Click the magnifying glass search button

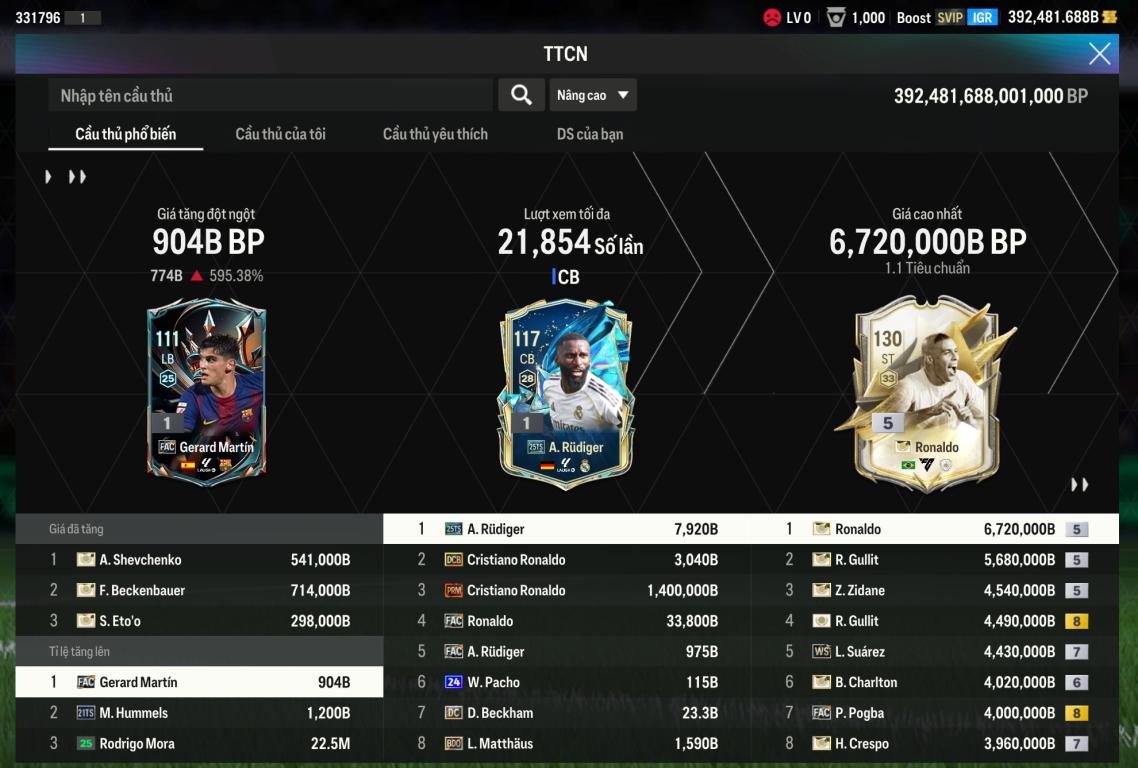(521, 95)
